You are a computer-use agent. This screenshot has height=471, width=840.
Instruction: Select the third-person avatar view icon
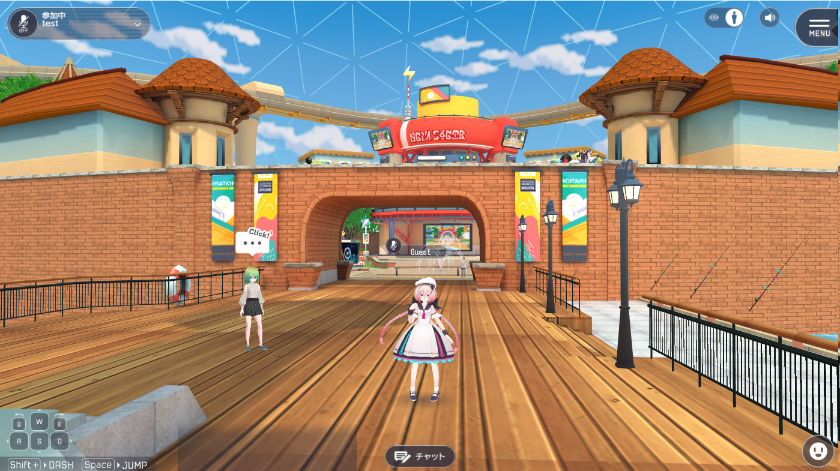[x=734, y=18]
